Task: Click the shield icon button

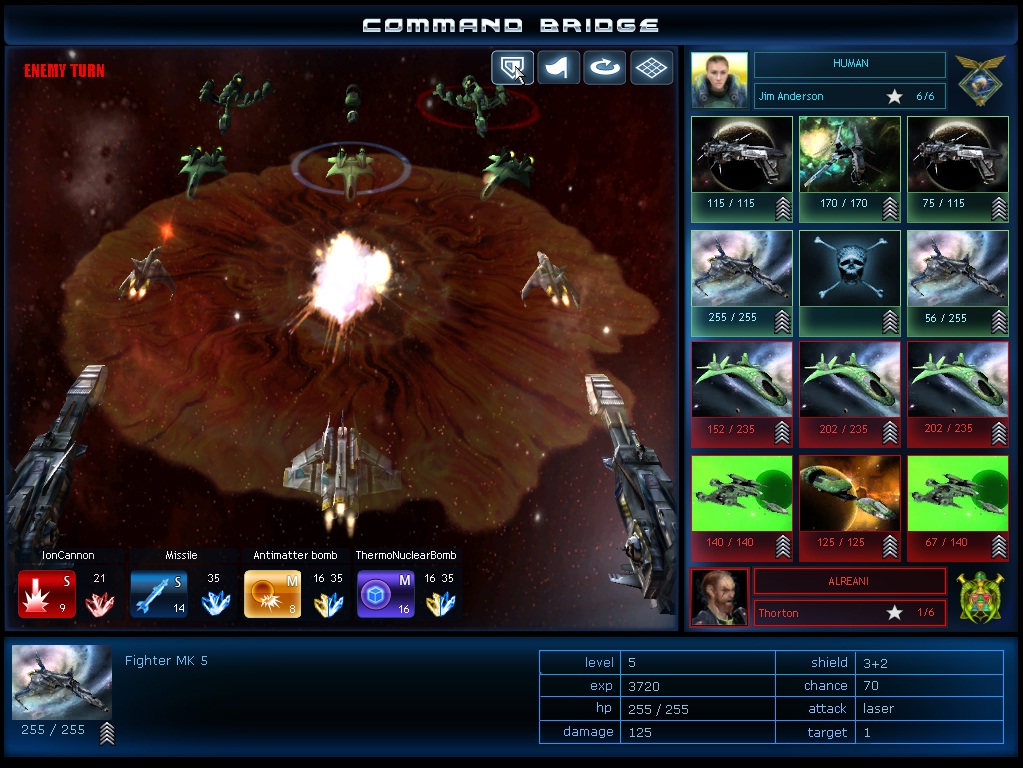Action: pos(512,68)
